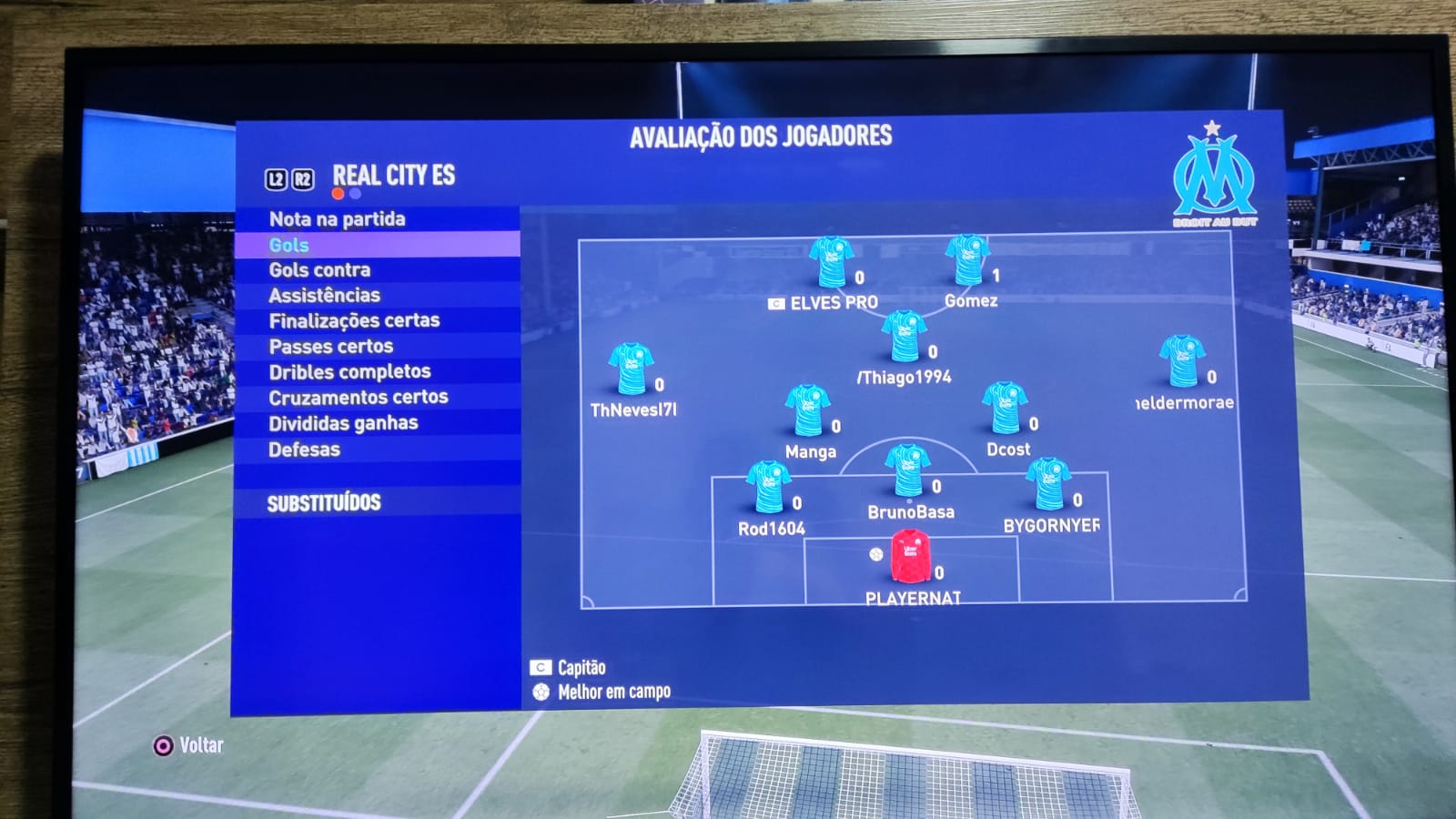The image size is (1456, 819).
Task: Click Dcost's shirt in midfield
Action: click(1006, 409)
